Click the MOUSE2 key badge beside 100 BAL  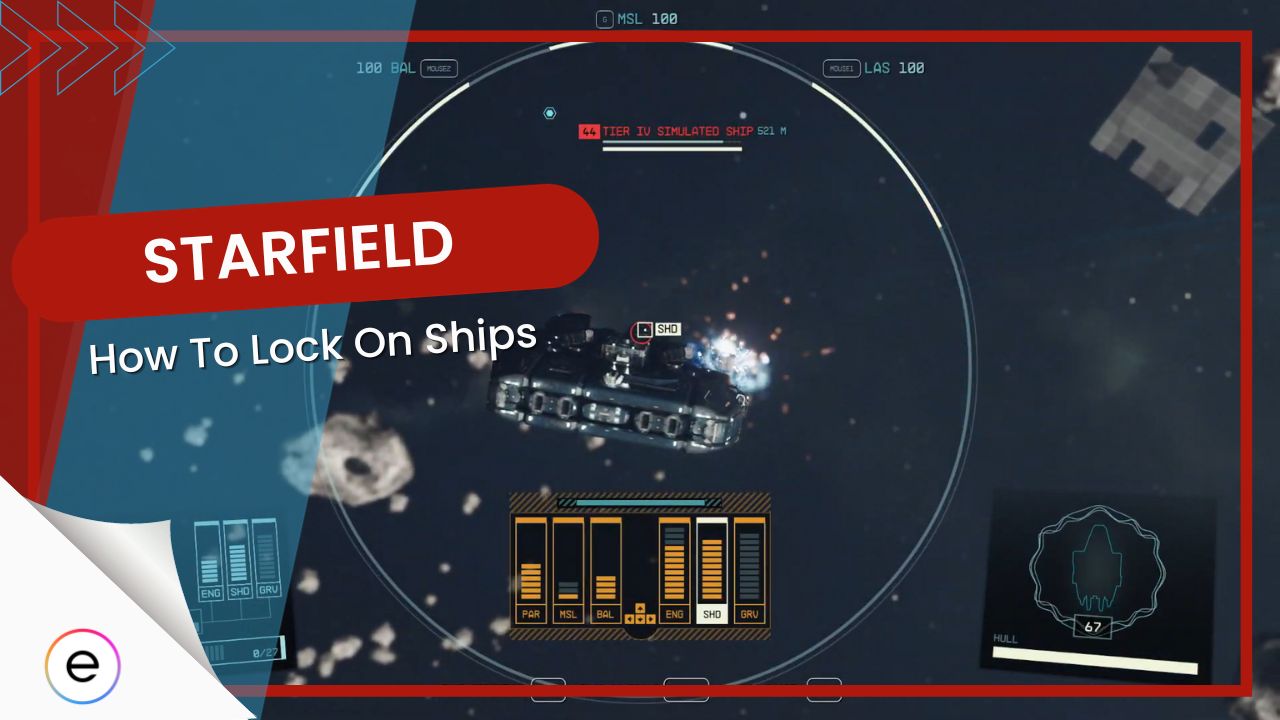440,68
